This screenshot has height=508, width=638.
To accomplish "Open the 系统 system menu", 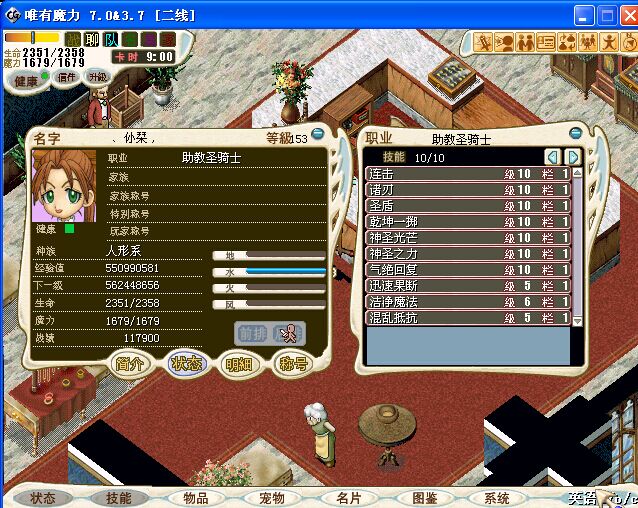I will coord(497,497).
